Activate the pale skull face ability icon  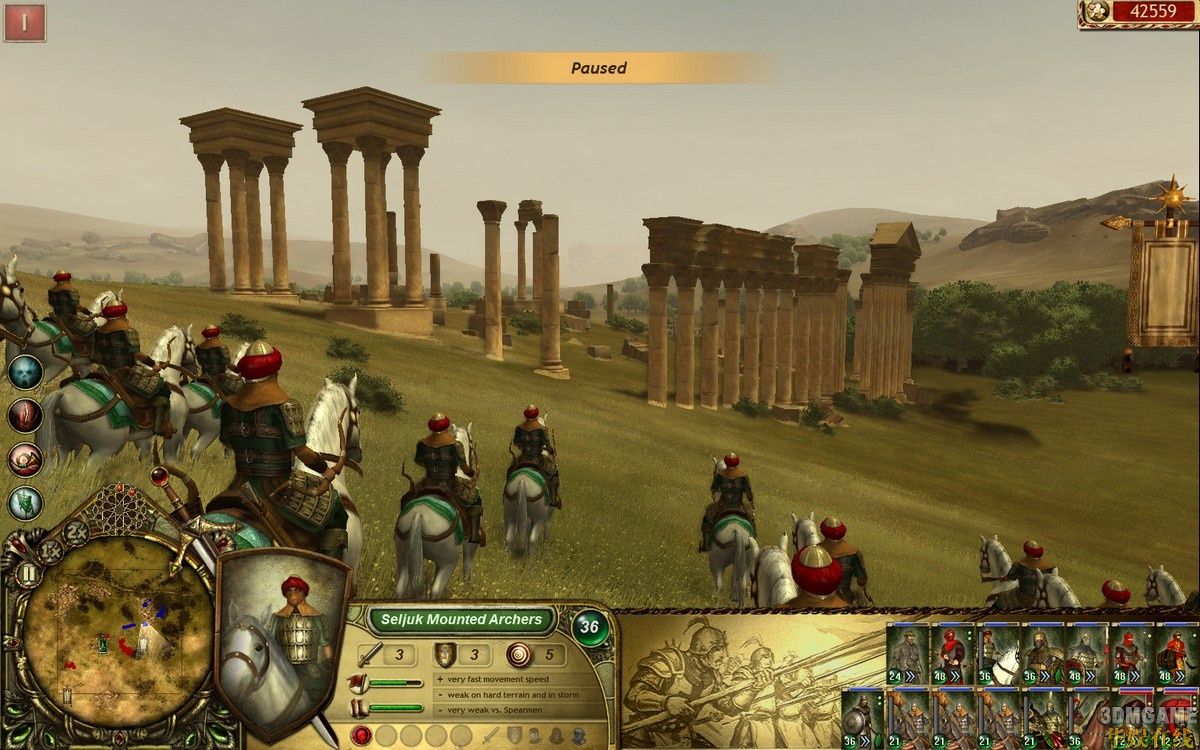click(x=25, y=372)
